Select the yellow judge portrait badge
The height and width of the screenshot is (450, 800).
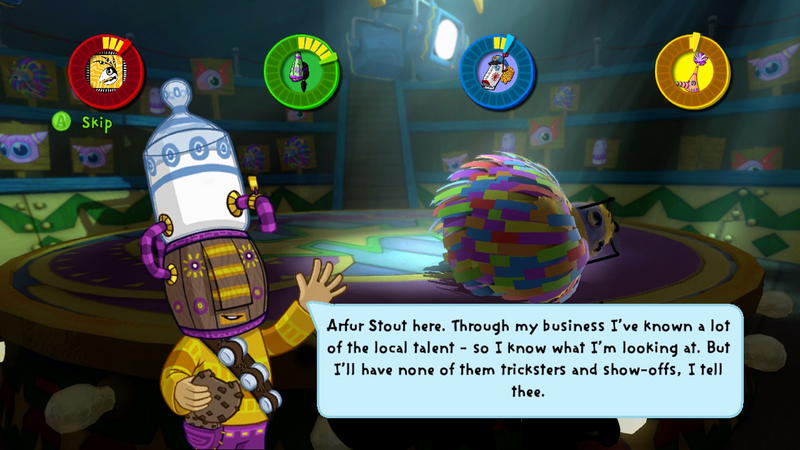point(693,70)
